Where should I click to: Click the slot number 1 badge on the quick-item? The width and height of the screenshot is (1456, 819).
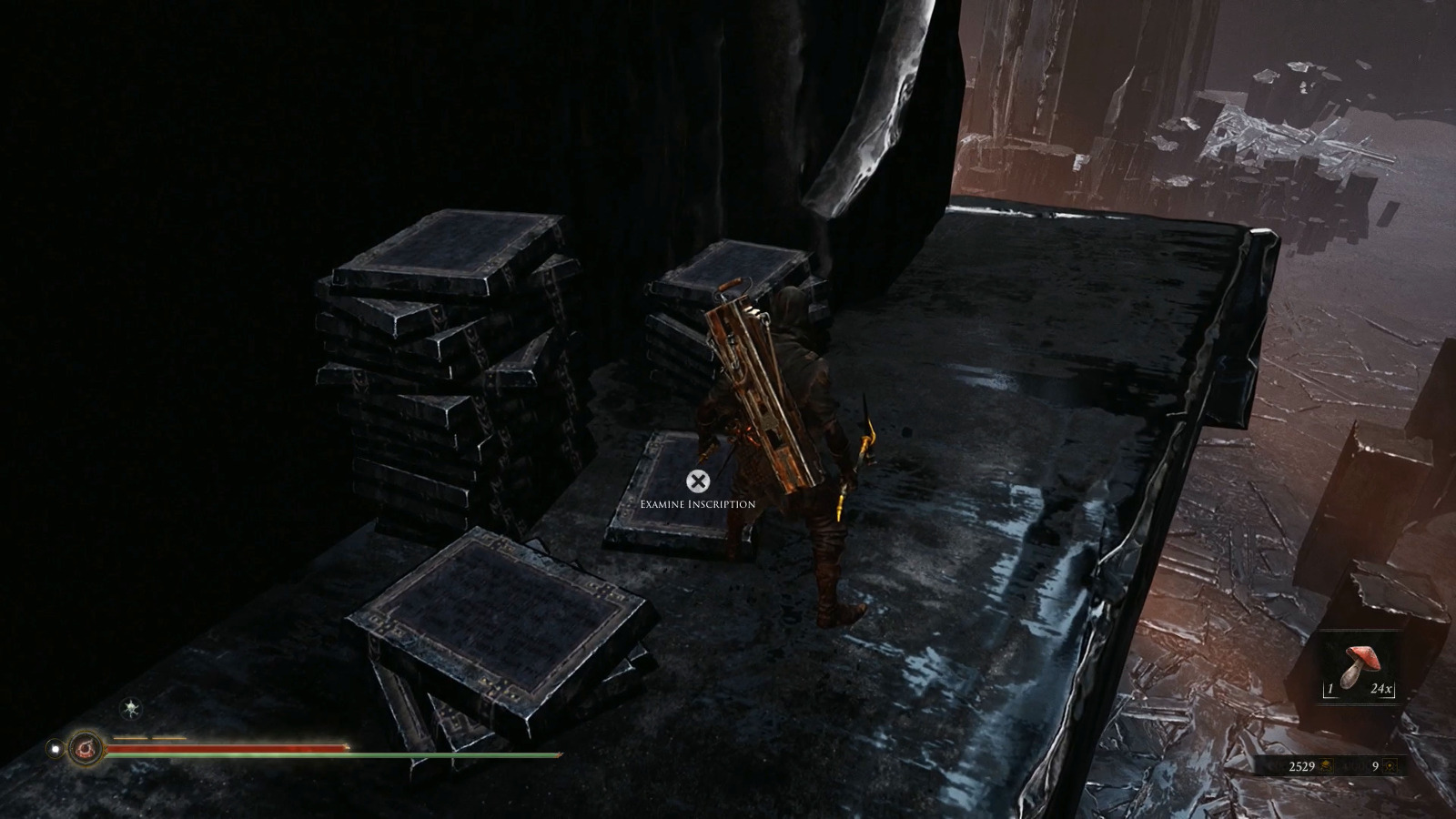(x=1331, y=689)
